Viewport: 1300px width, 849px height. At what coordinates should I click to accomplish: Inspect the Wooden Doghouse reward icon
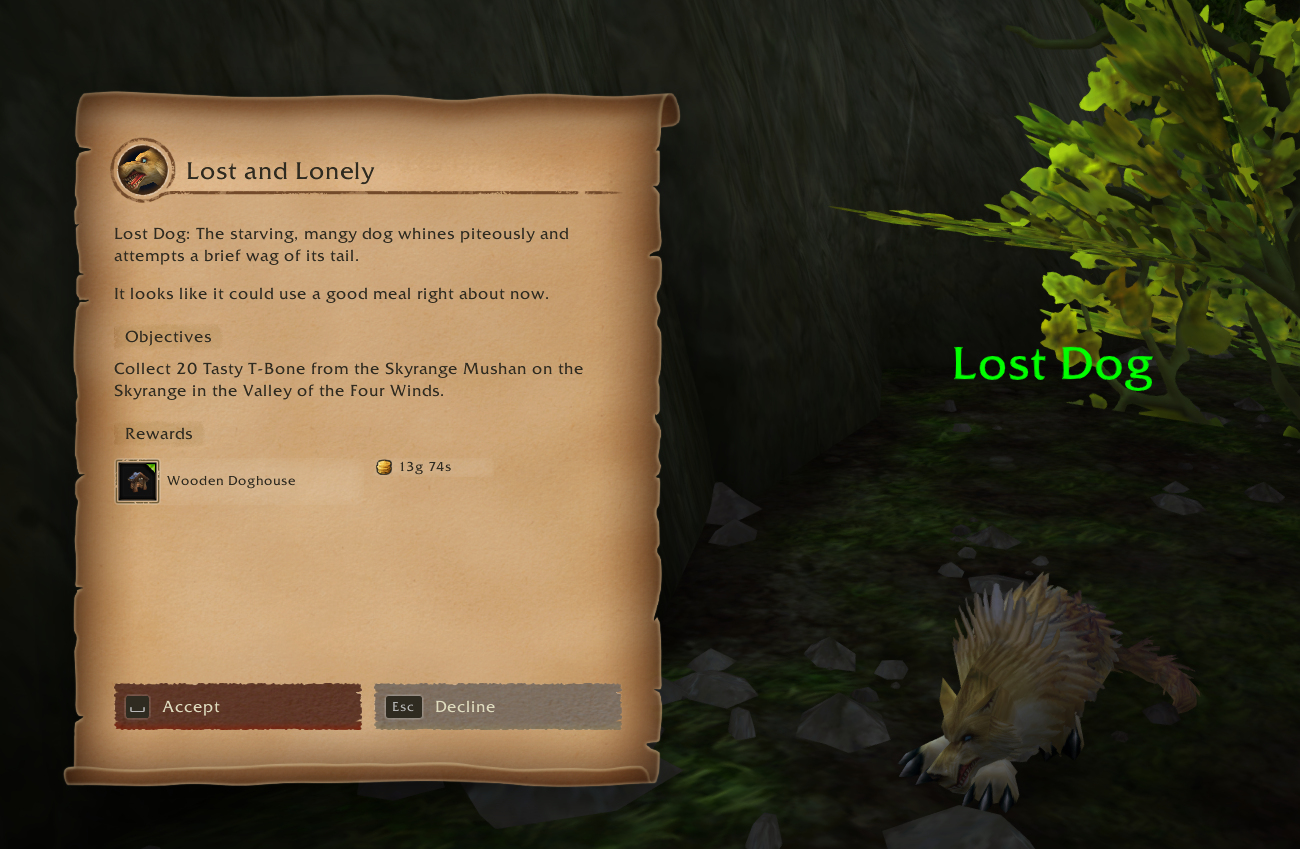click(x=137, y=481)
